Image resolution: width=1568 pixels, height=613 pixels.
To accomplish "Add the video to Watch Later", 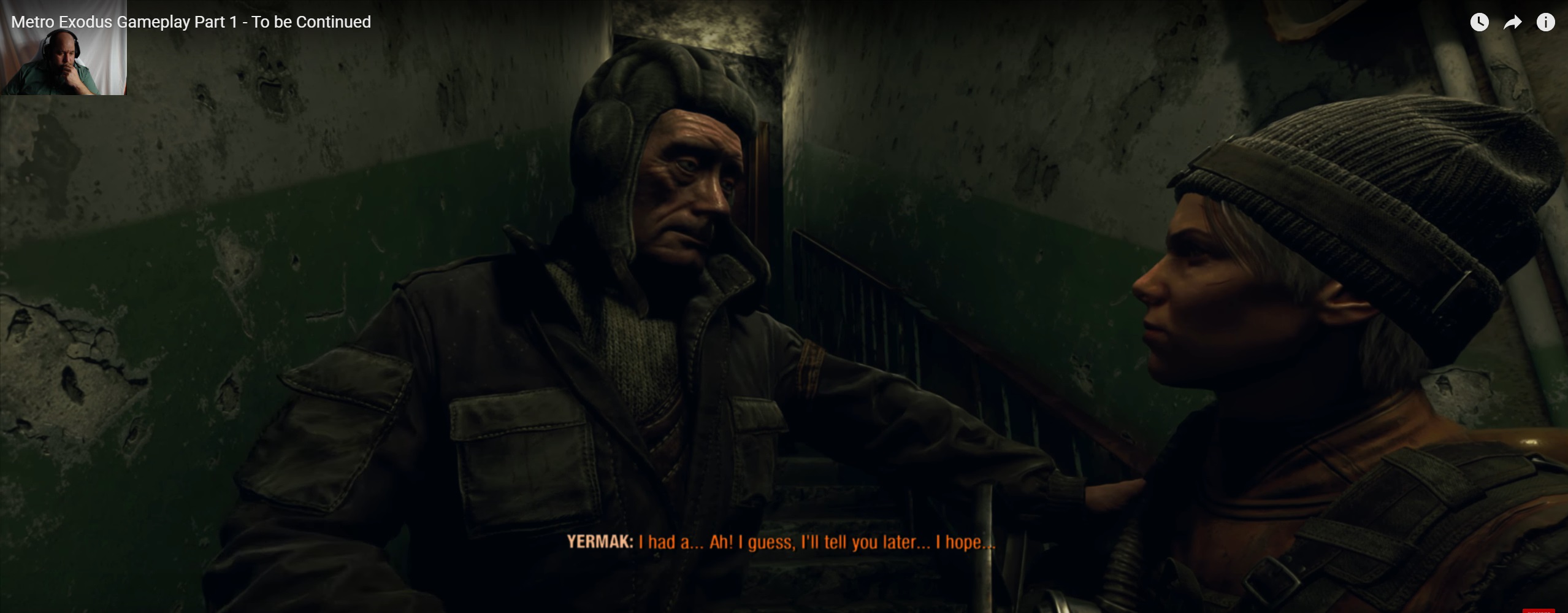I will pyautogui.click(x=1479, y=23).
